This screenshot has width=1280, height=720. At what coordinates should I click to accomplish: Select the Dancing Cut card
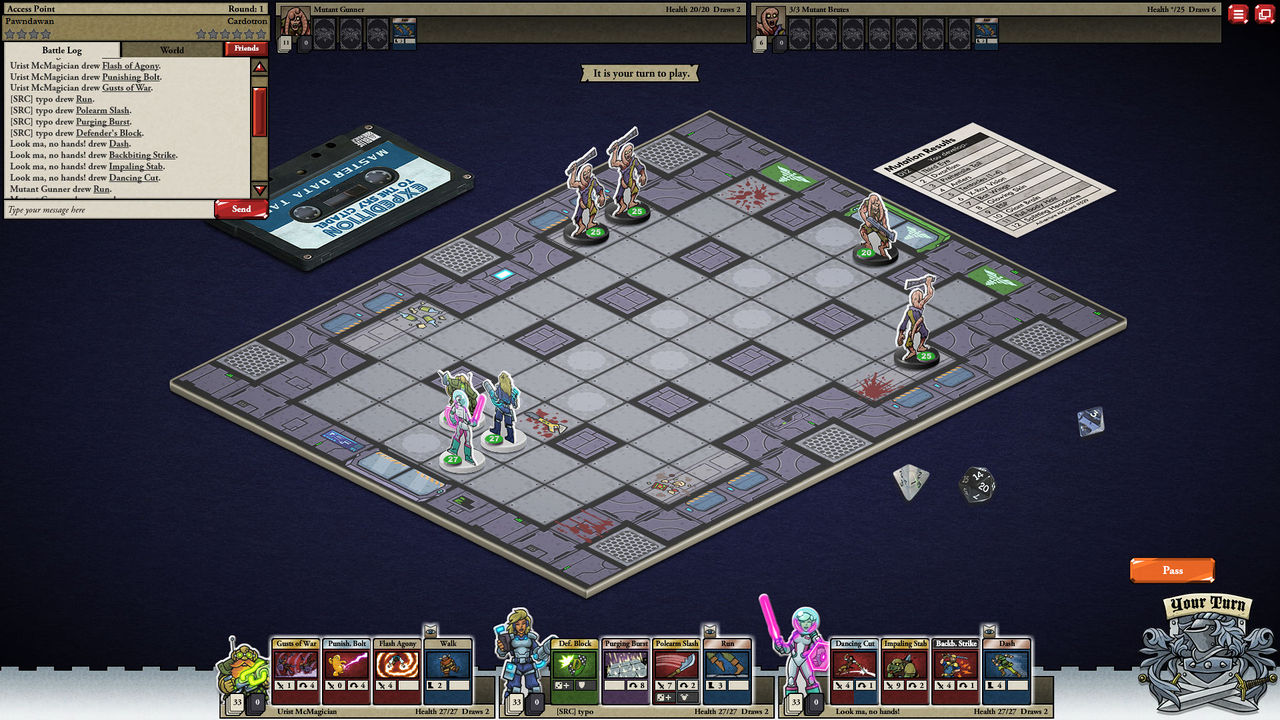(854, 671)
